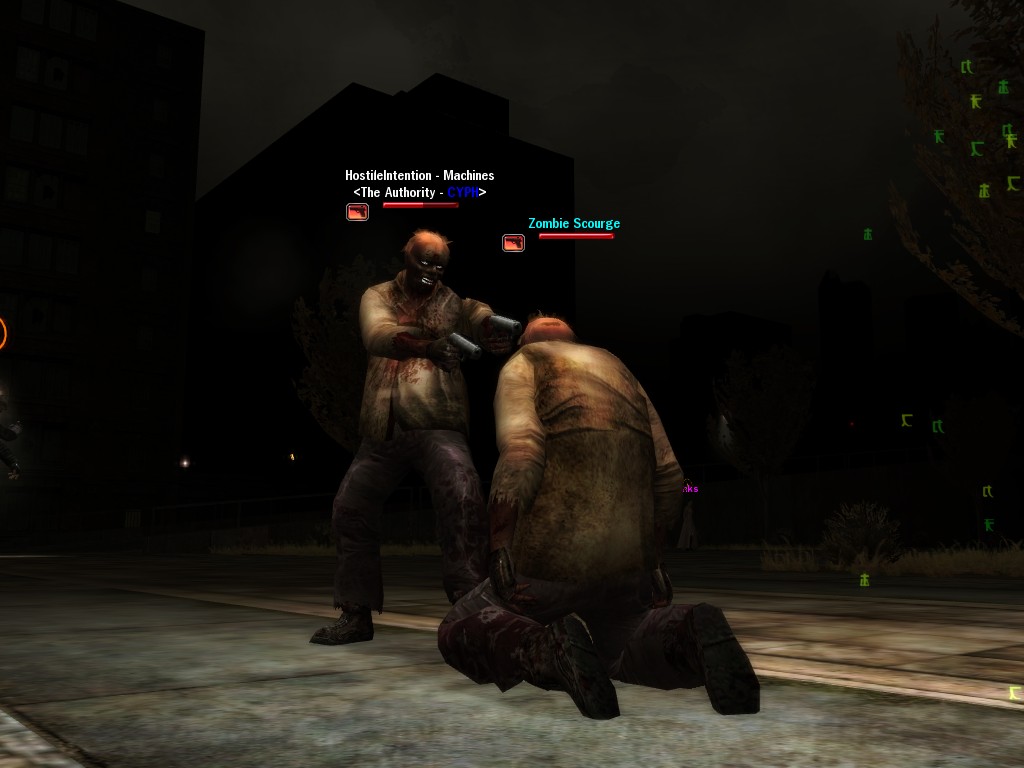Click the pistol icon beside Zombie Scourge

tap(513, 243)
